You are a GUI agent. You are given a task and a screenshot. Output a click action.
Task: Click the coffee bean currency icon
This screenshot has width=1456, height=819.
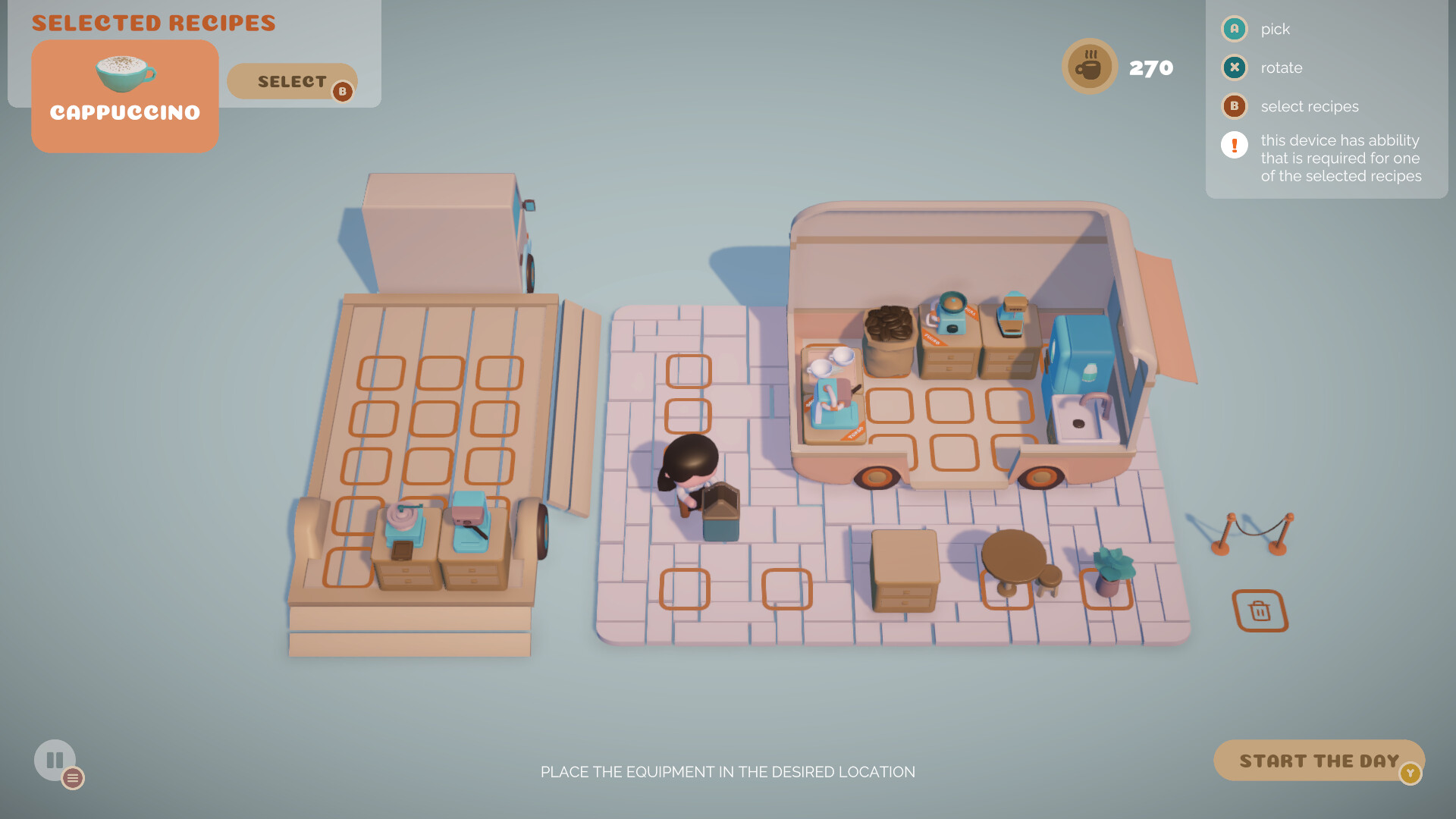tap(1089, 66)
